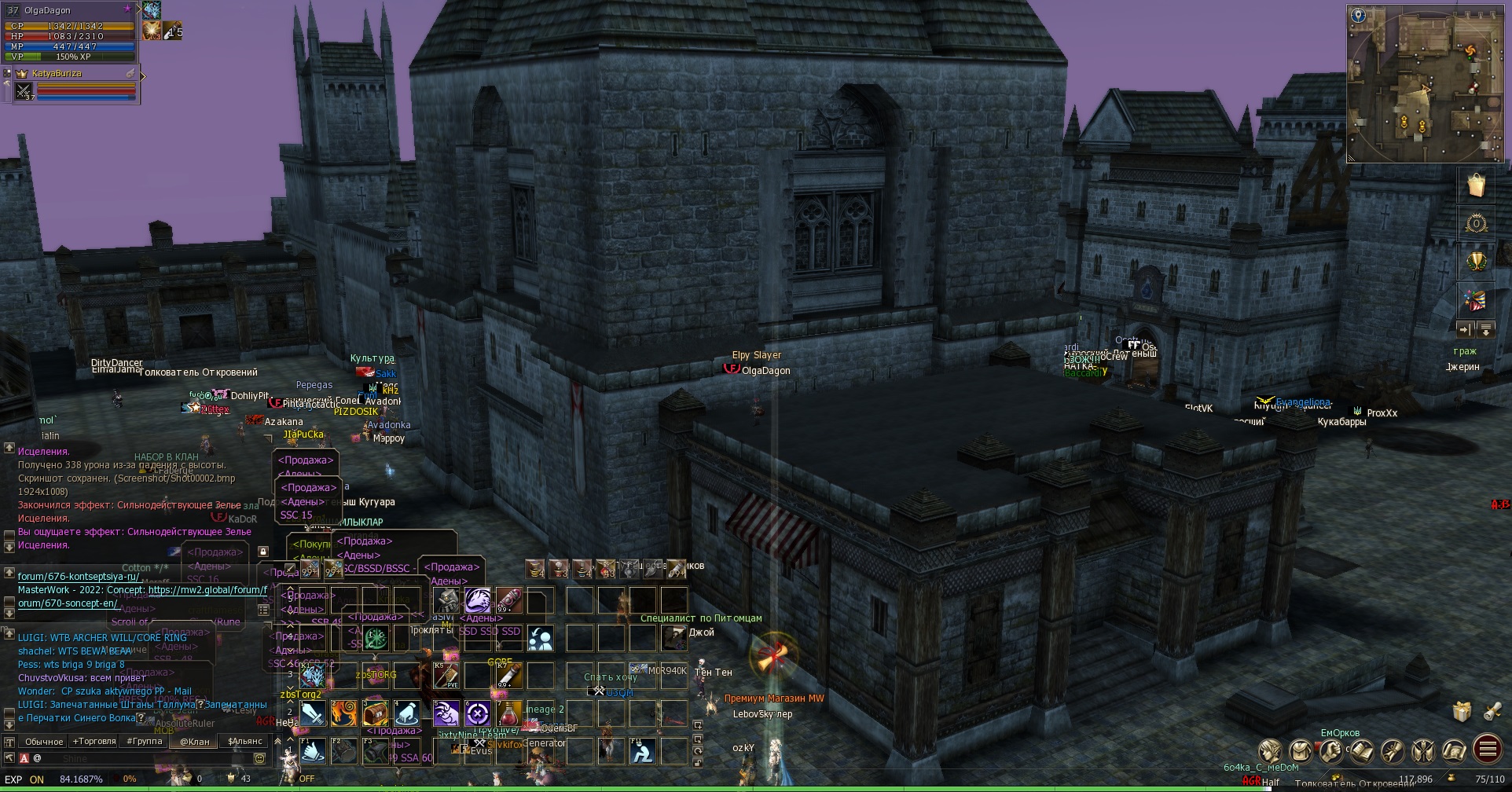The image size is (1512, 792).
Task: Open the shopping bag store icon
Action: pyautogui.click(x=1476, y=185)
